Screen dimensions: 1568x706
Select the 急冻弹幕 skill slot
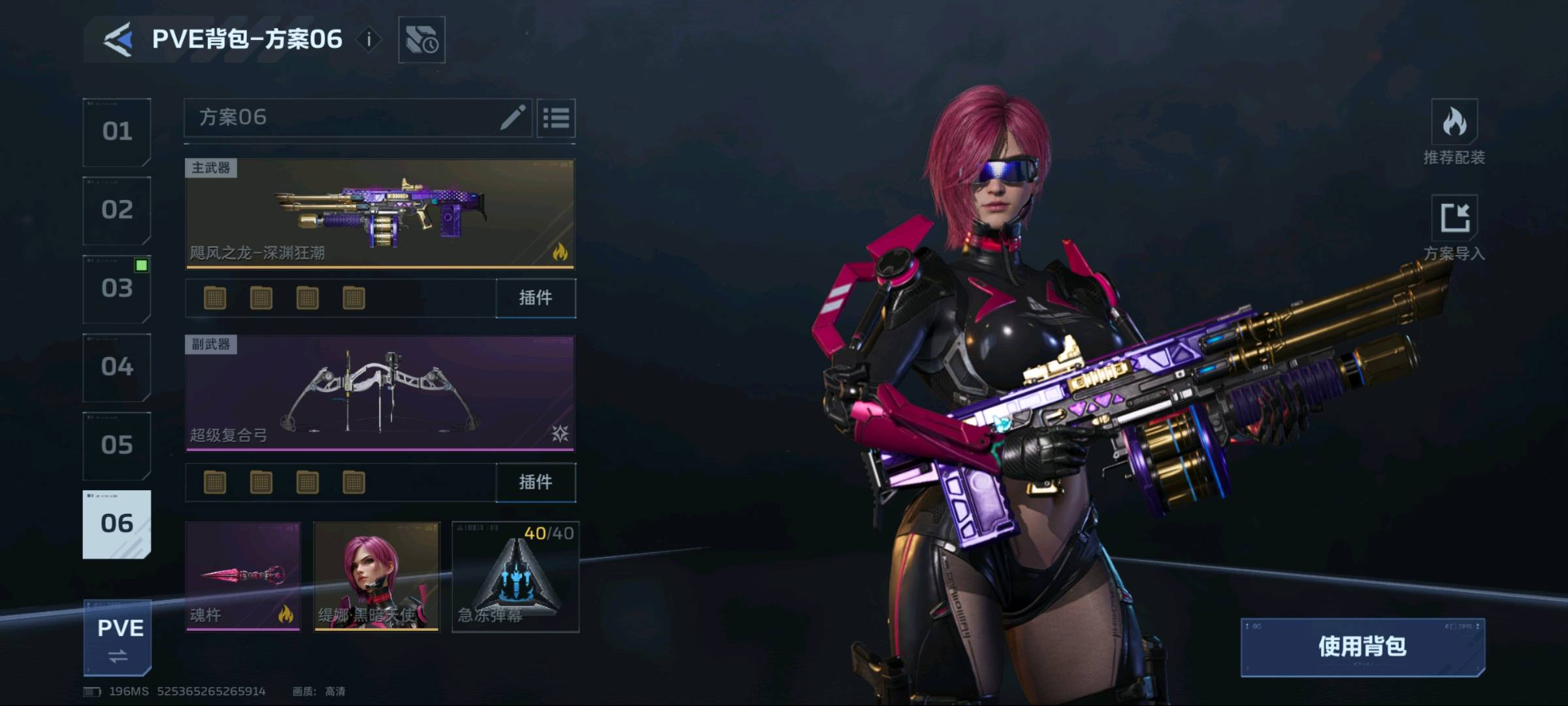515,576
